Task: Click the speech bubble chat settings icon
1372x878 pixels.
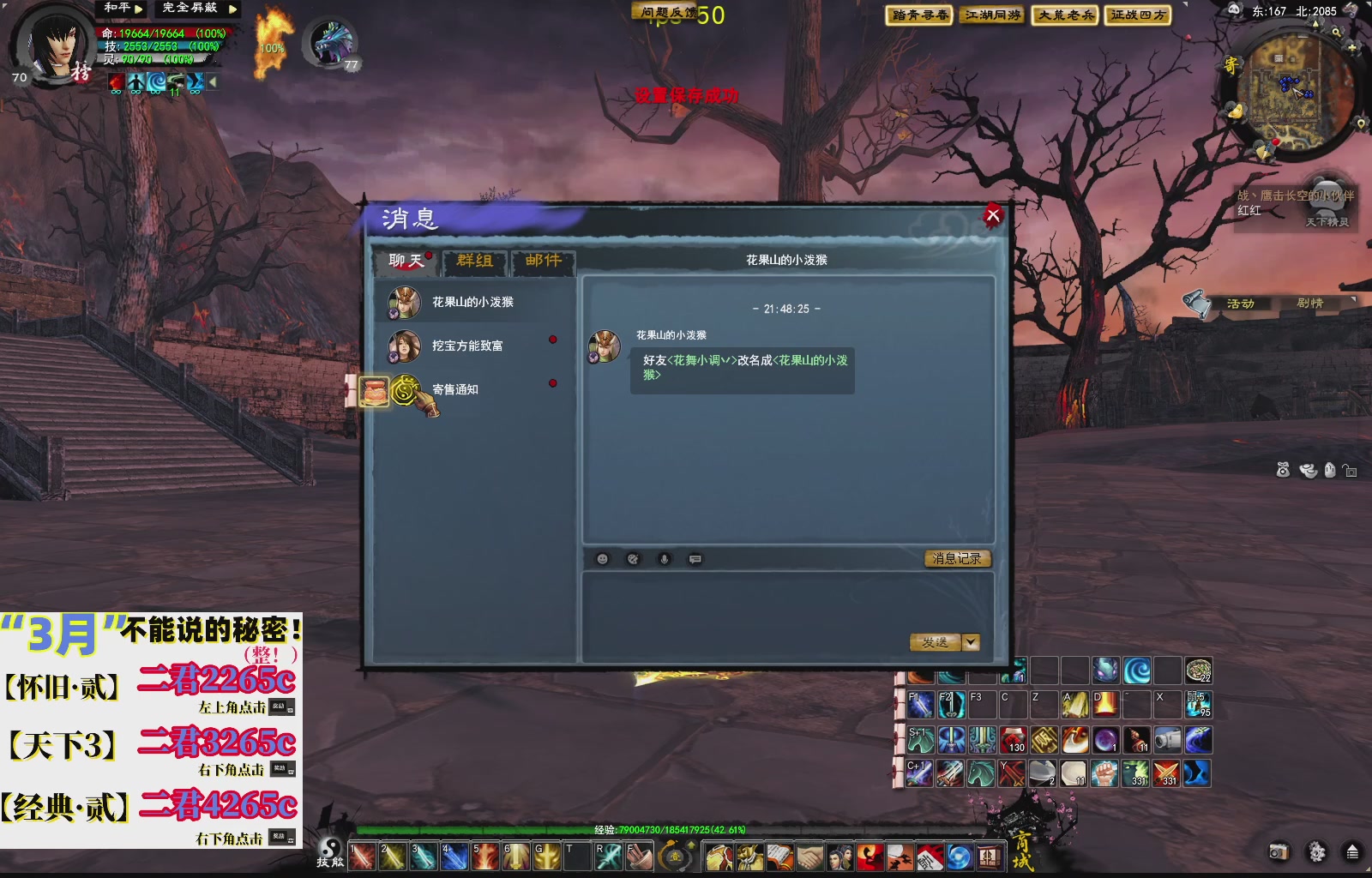Action: click(695, 559)
